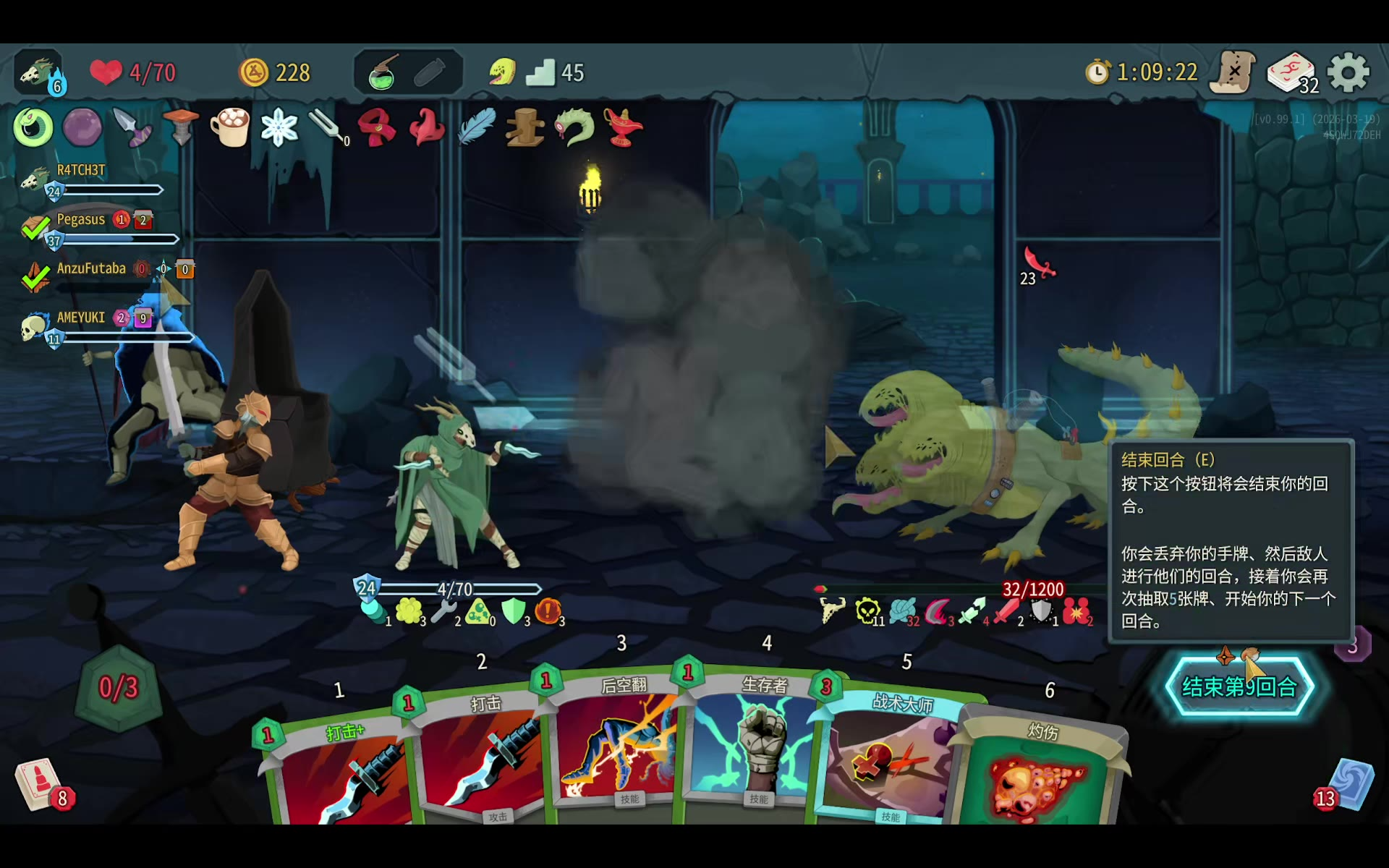Image resolution: width=1389 pixels, height=868 pixels.
Task: Inspect the hot cocoa mug relic
Action: [230, 127]
